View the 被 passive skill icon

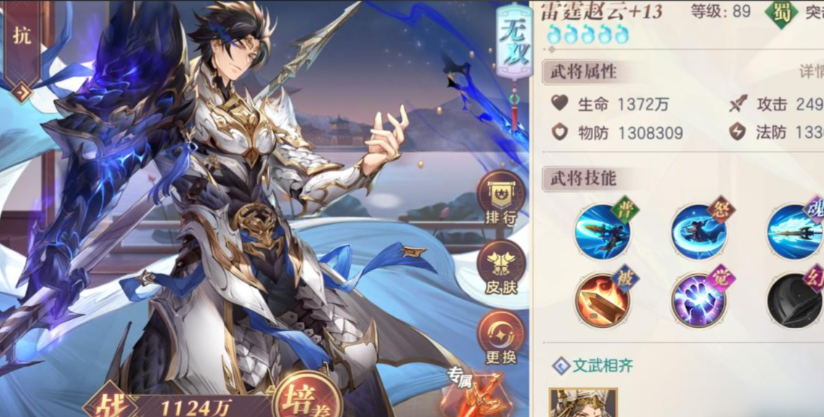[603, 298]
